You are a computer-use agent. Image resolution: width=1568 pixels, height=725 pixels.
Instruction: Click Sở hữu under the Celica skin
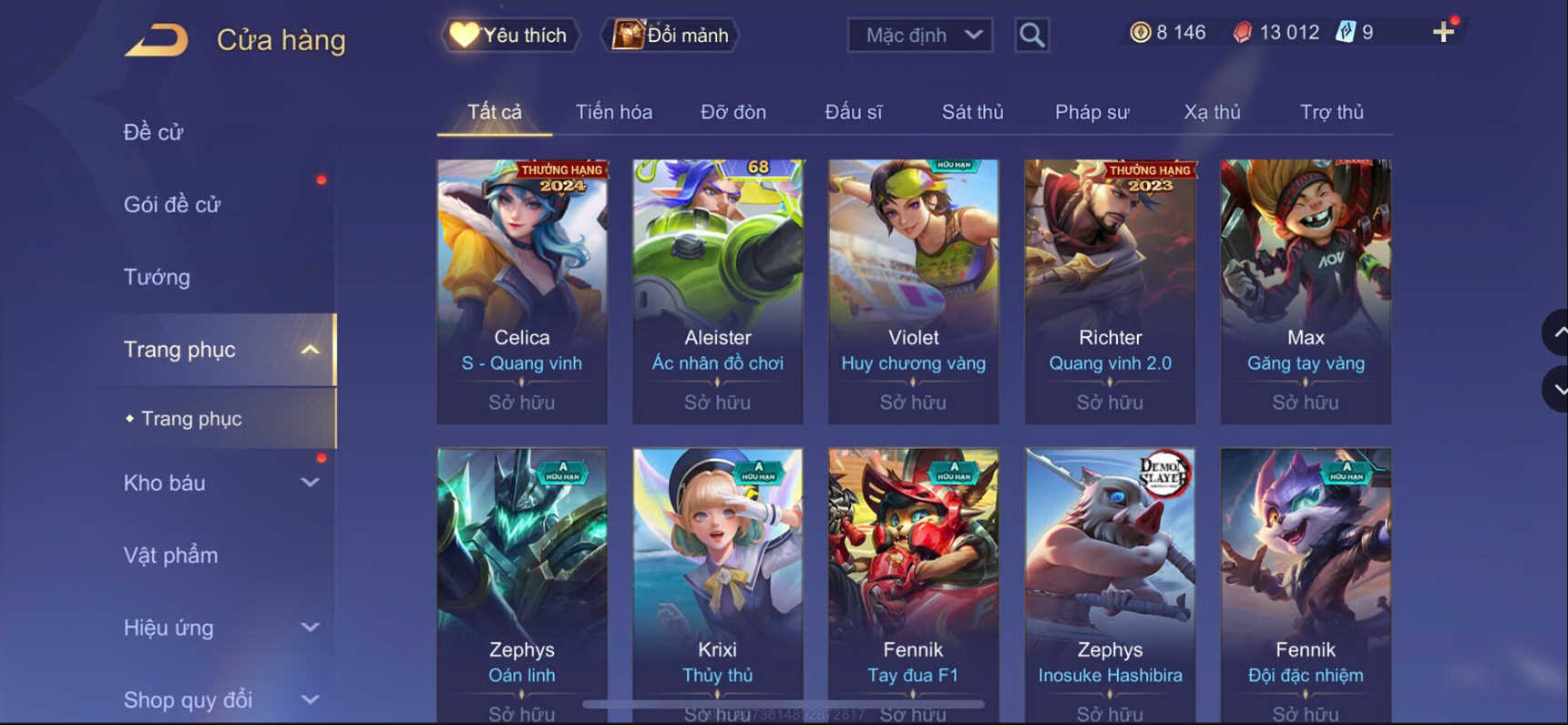[521, 401]
